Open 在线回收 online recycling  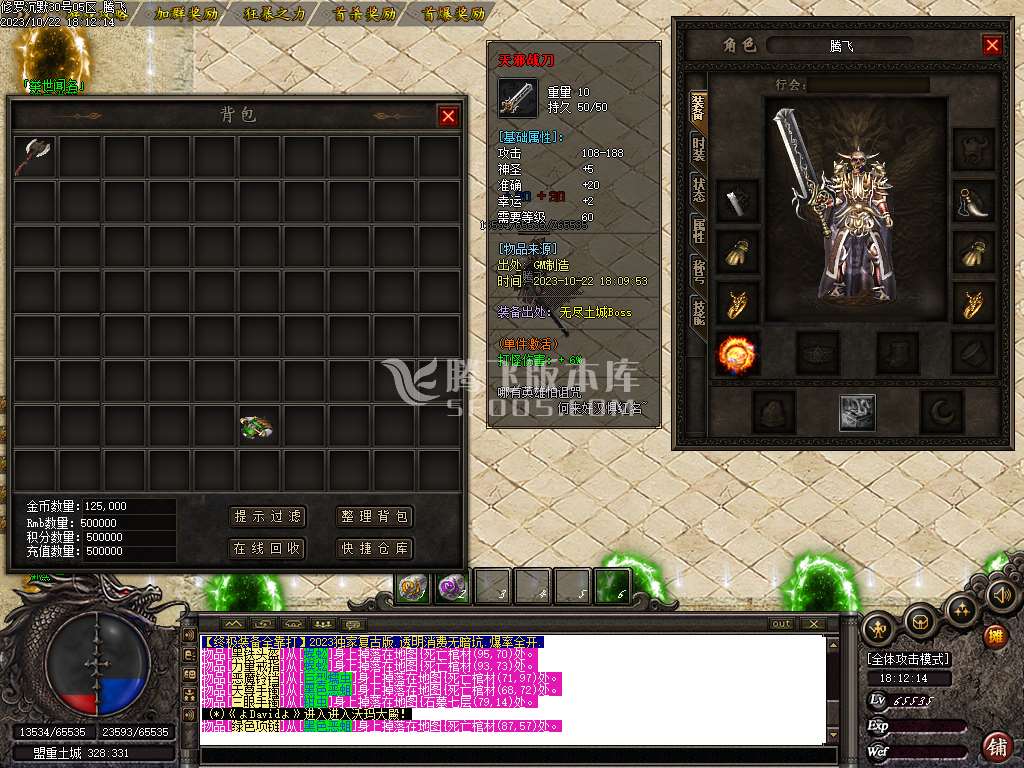pyautogui.click(x=268, y=549)
